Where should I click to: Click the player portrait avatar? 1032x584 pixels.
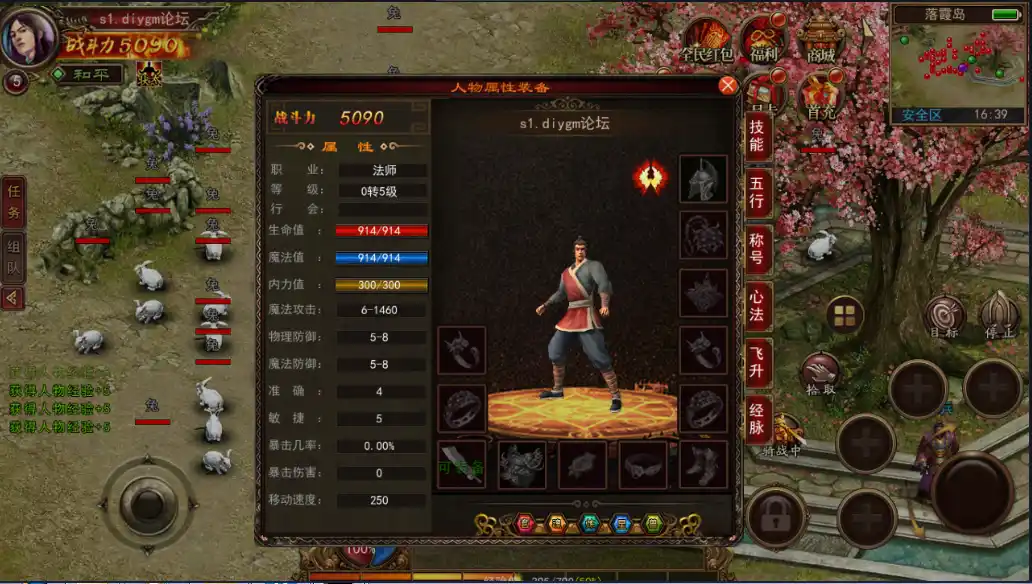pos(28,36)
